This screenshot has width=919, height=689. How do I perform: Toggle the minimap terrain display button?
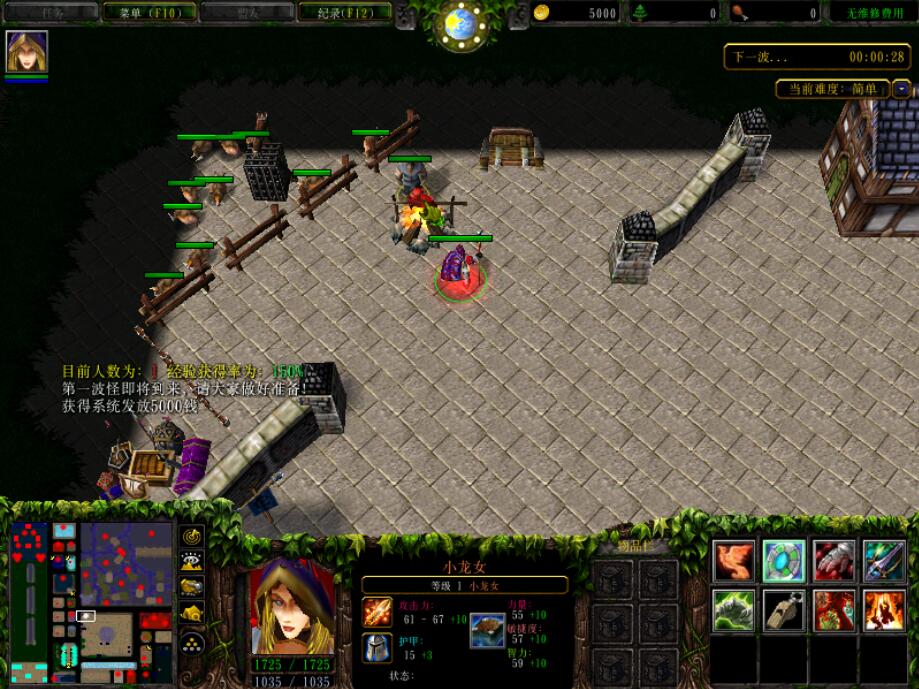[x=191, y=563]
